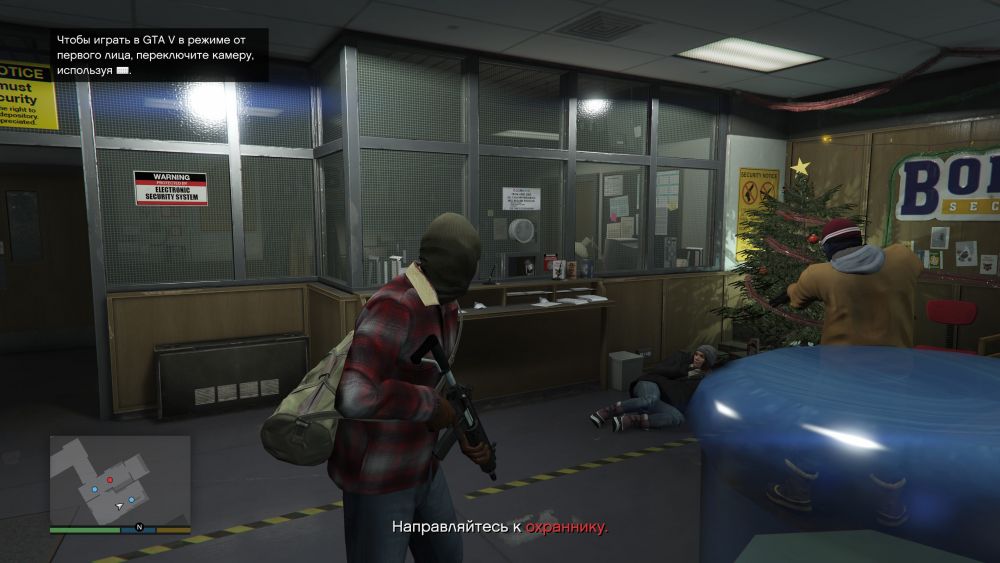This screenshot has width=1000, height=563.
Task: Dismiss the first-person camera help tooltip
Action: [x=160, y=54]
